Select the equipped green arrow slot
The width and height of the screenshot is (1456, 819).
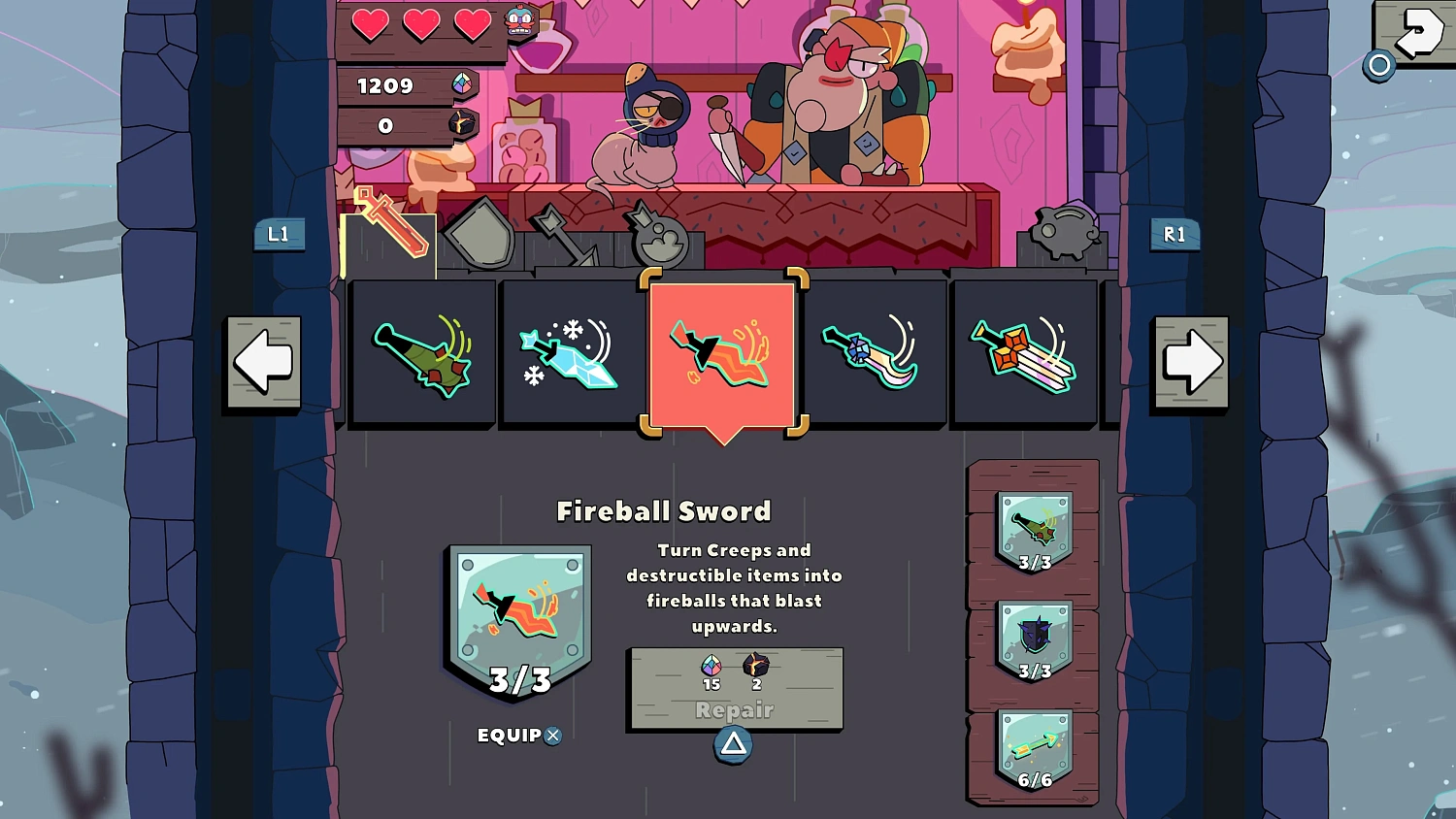tap(1035, 748)
